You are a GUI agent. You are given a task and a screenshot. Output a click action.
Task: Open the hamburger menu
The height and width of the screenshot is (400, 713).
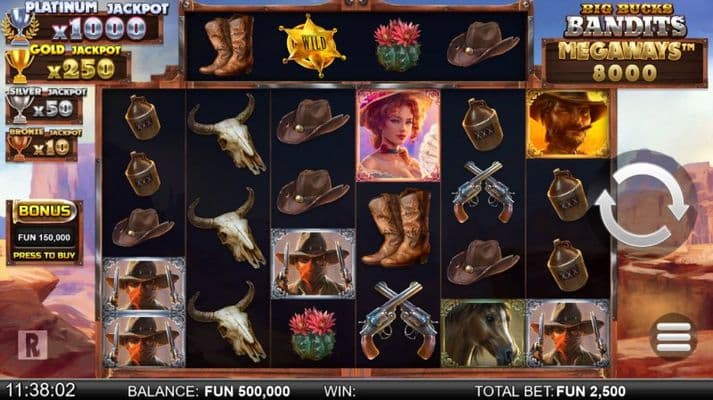pyautogui.click(x=673, y=338)
